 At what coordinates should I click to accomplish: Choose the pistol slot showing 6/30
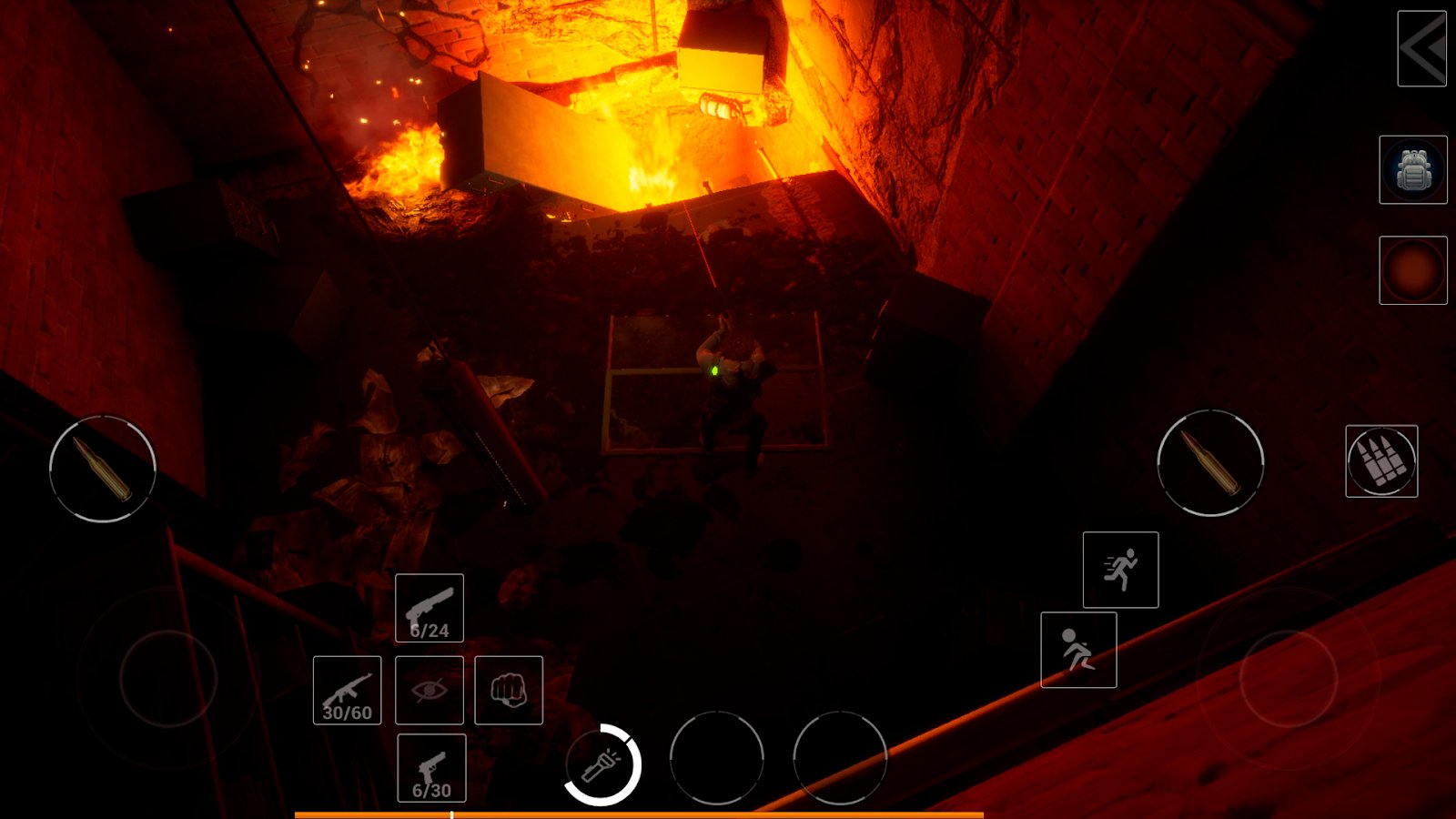coord(431,768)
